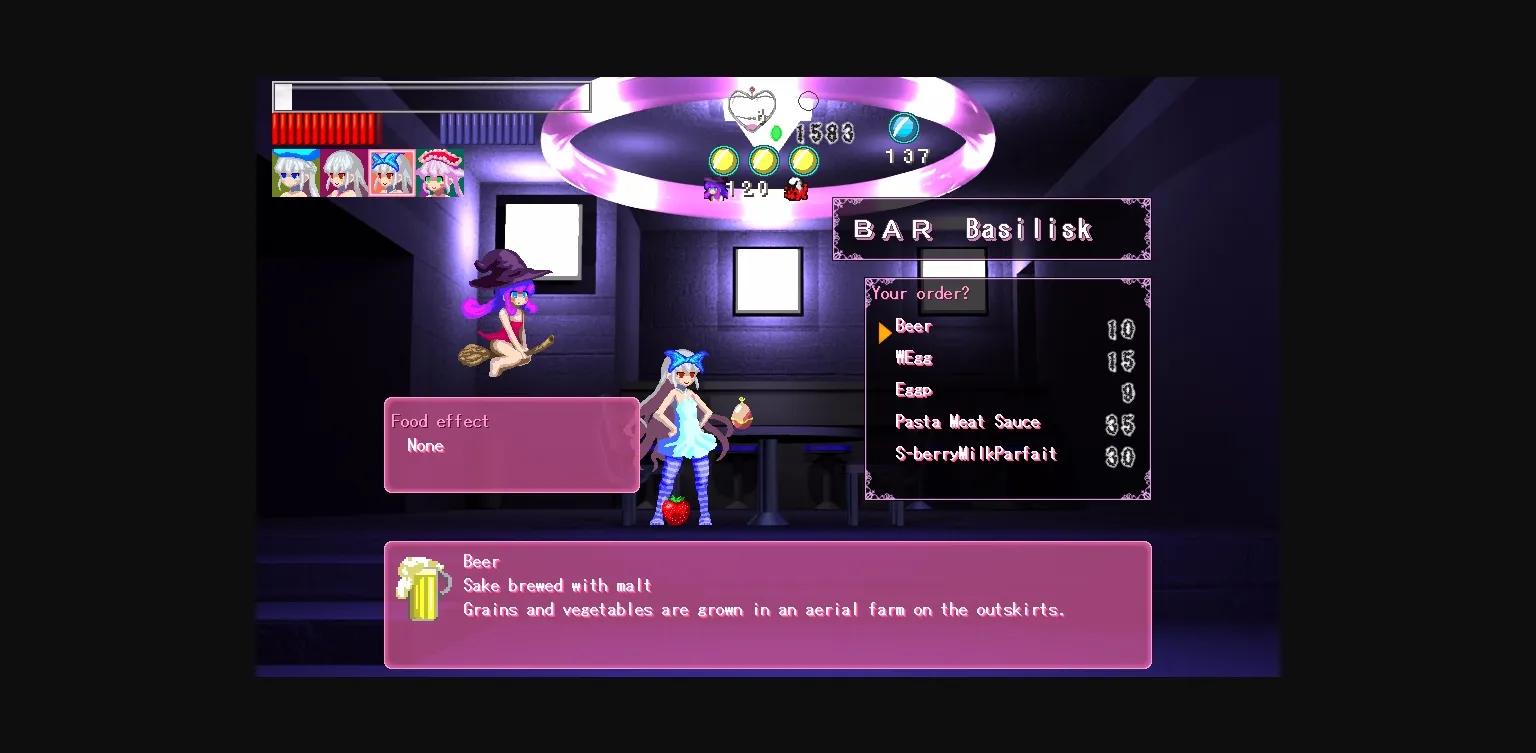Viewport: 1536px width, 753px height.
Task: Choose Pasta Meat Sauce from the menu
Action: [x=967, y=422]
